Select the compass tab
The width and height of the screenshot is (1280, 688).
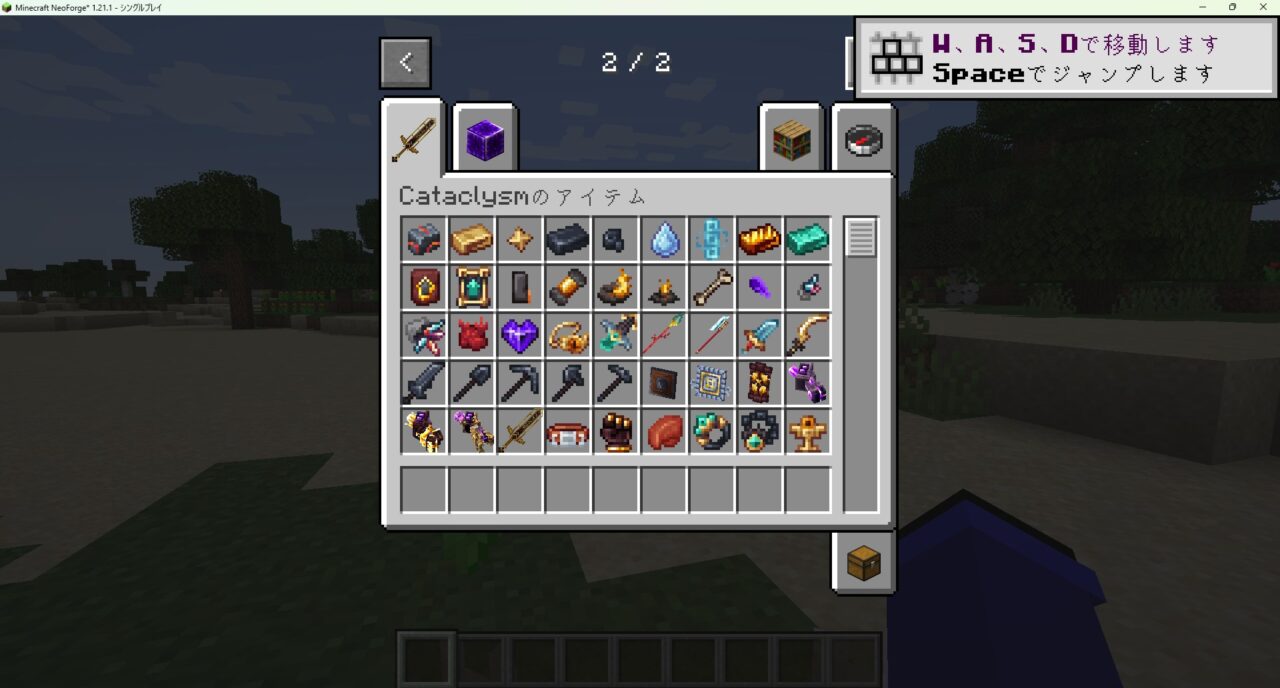tap(863, 140)
